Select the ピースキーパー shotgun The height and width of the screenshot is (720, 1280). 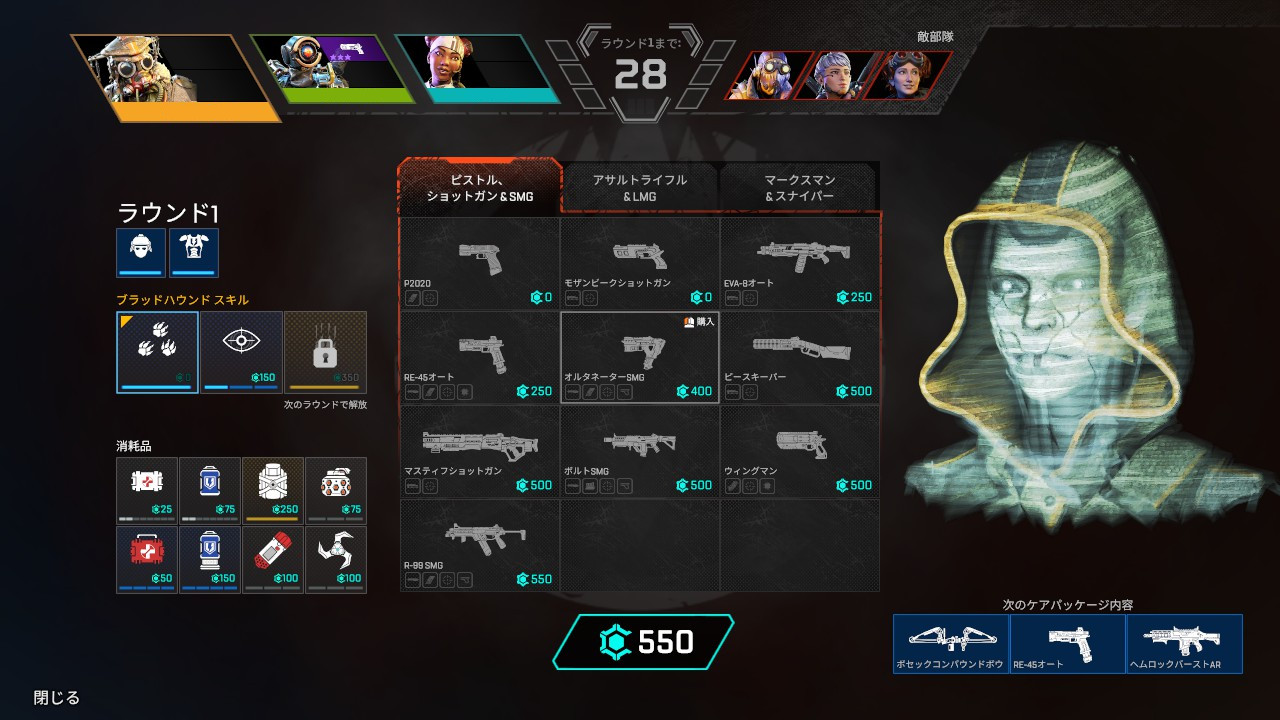[800, 358]
